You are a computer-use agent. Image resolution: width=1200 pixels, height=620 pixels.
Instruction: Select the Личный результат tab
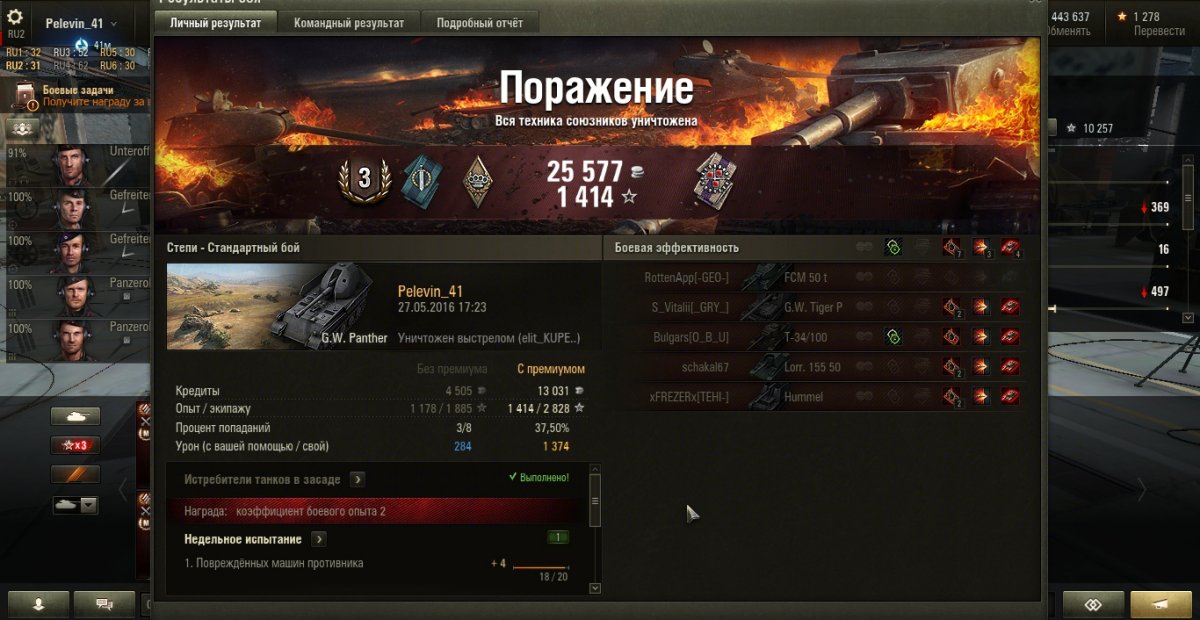pos(215,23)
